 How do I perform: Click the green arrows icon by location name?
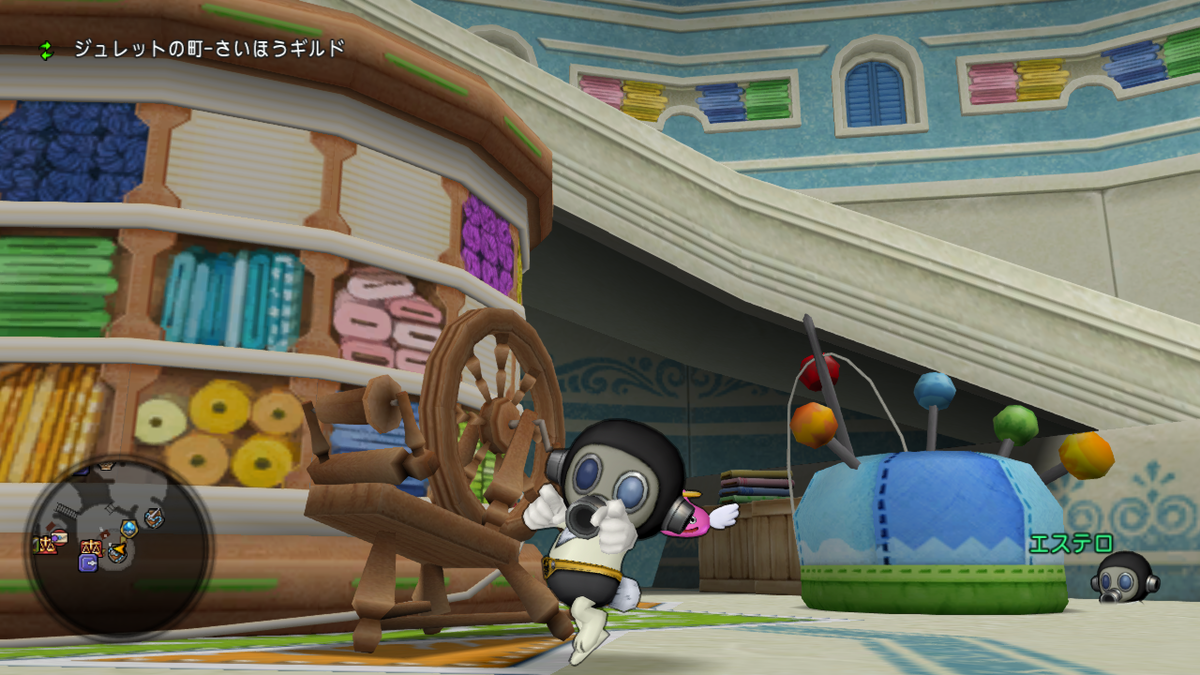(x=45, y=49)
